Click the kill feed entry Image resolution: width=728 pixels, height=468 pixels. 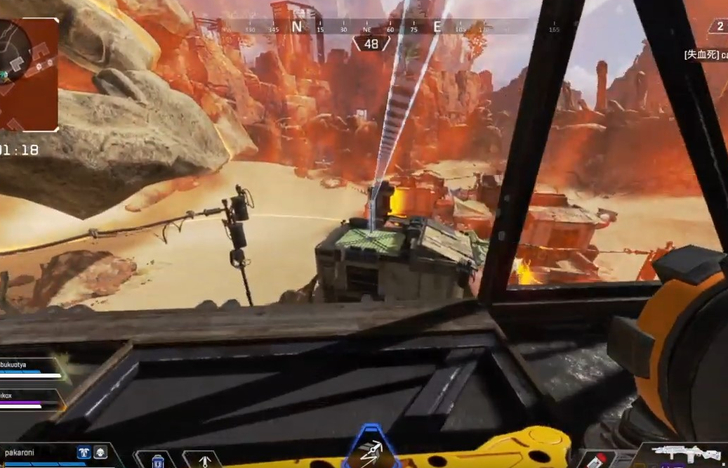[x=704, y=54]
